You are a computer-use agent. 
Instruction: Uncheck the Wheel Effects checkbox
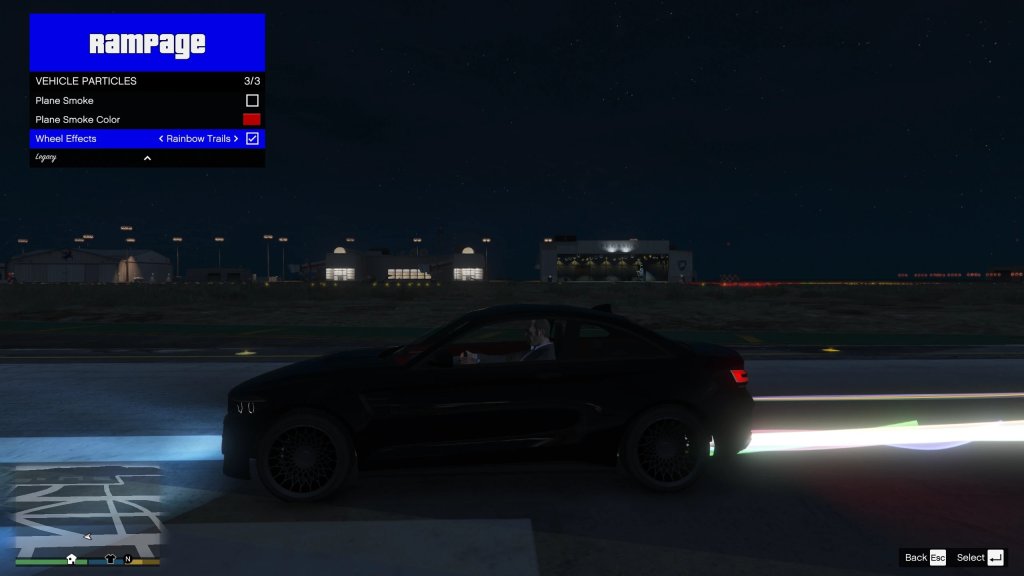[252, 139]
